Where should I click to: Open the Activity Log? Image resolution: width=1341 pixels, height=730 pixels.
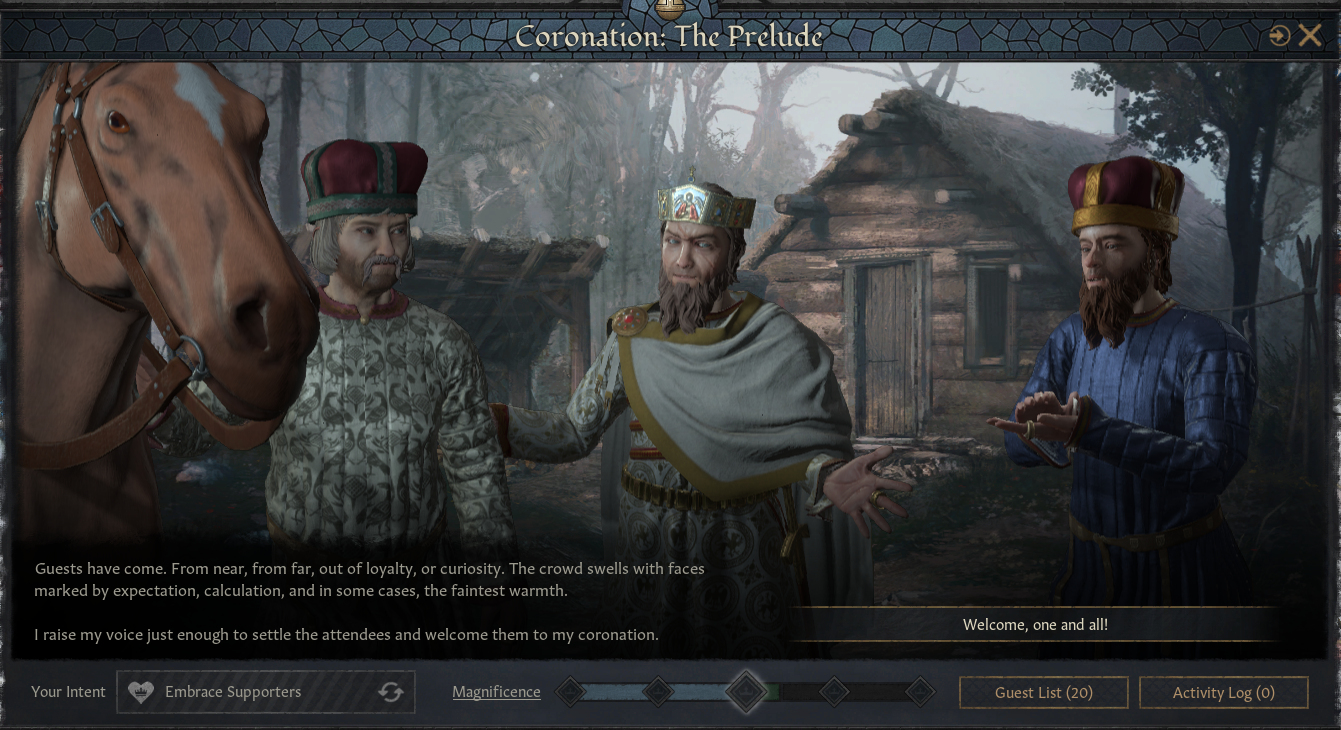coord(1223,692)
